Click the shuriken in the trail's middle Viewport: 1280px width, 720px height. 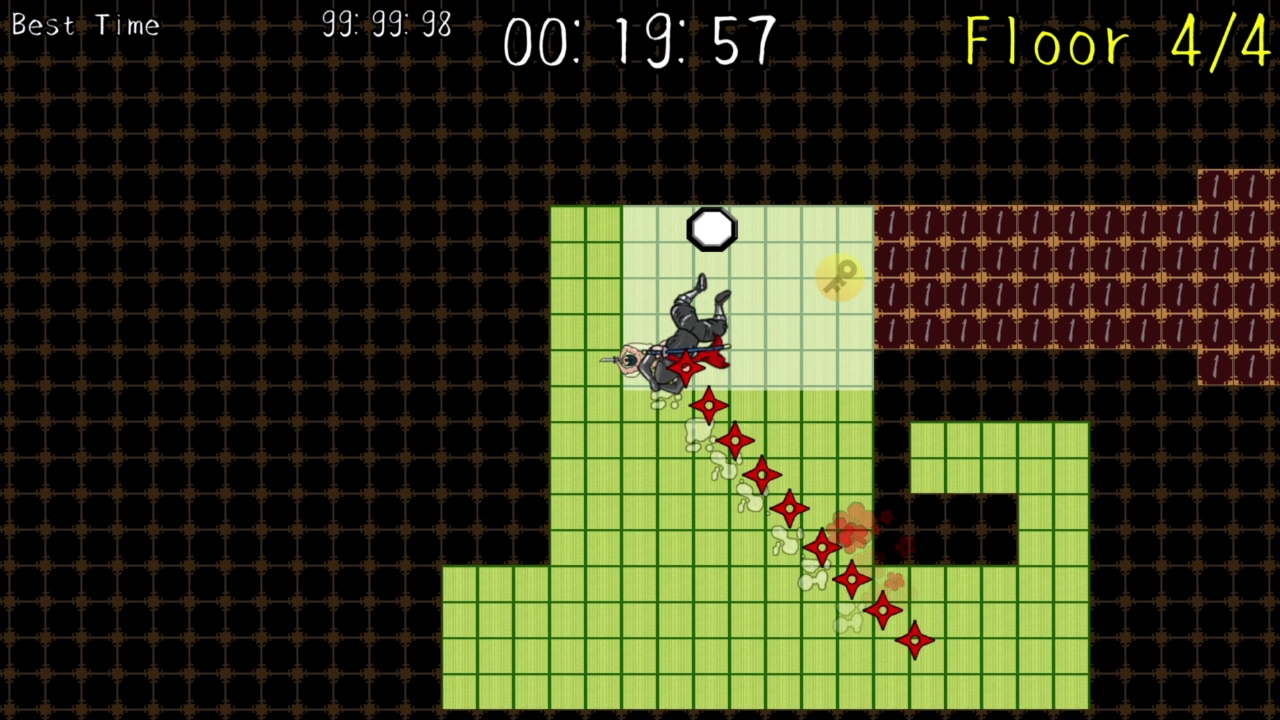point(790,510)
